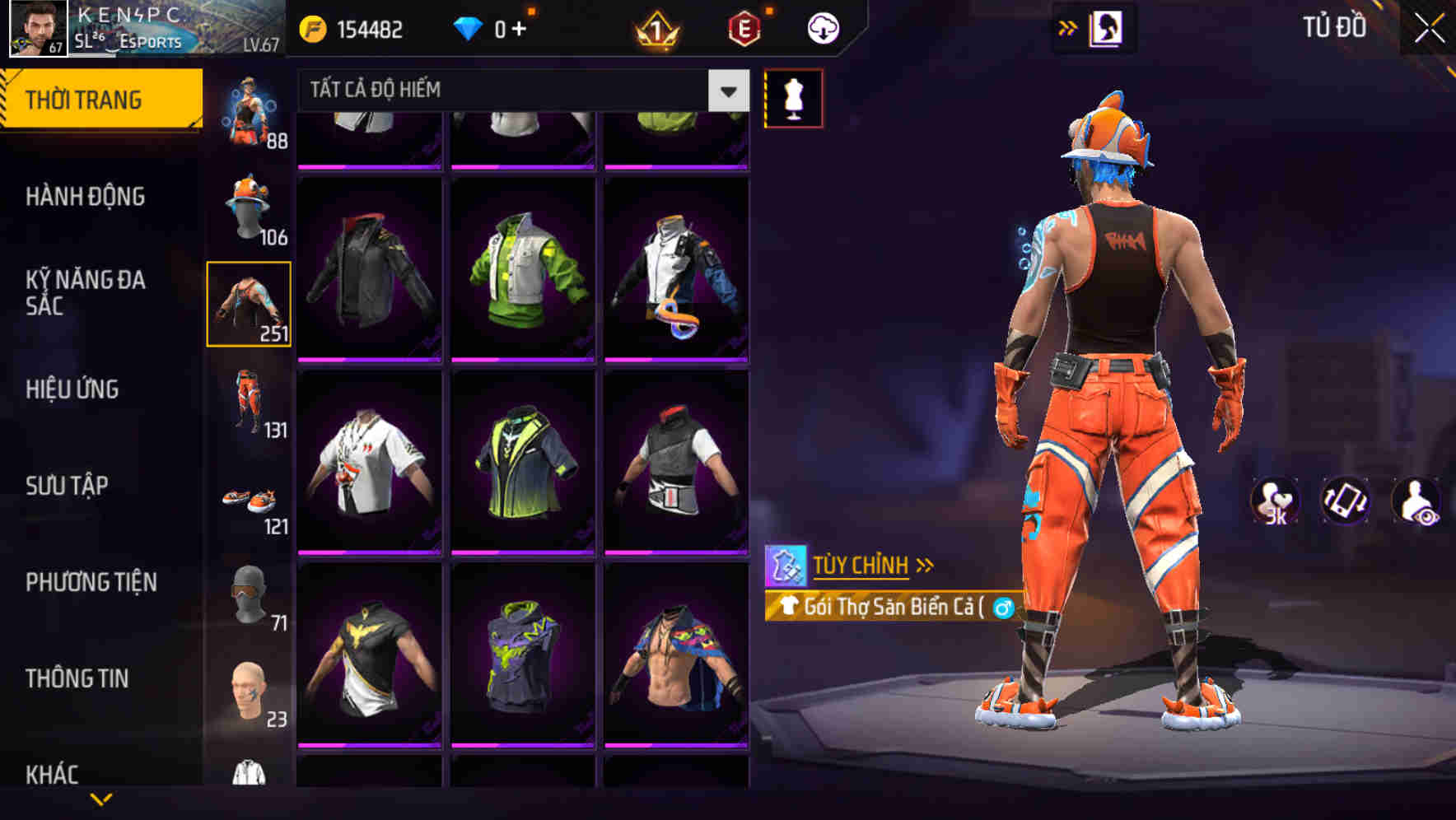
Task: Open the shirt category icon labeled 251
Action: click(251, 305)
